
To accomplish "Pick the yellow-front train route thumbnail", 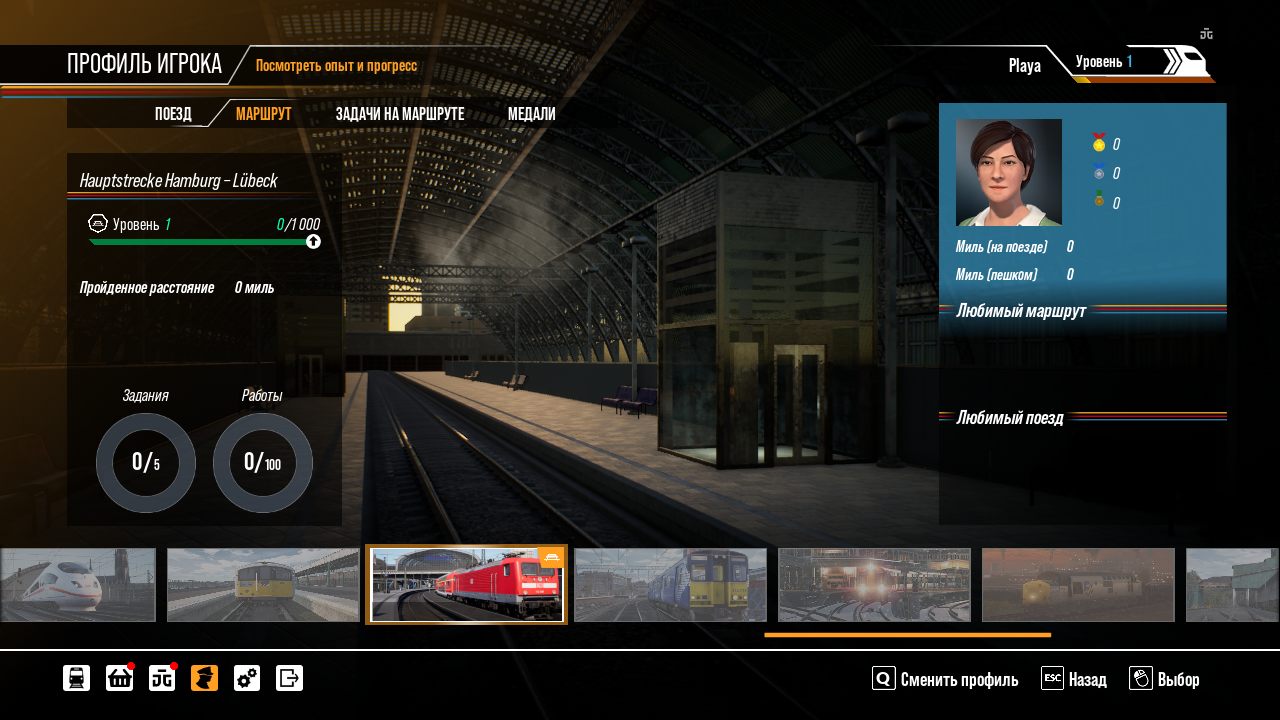I will click(263, 585).
